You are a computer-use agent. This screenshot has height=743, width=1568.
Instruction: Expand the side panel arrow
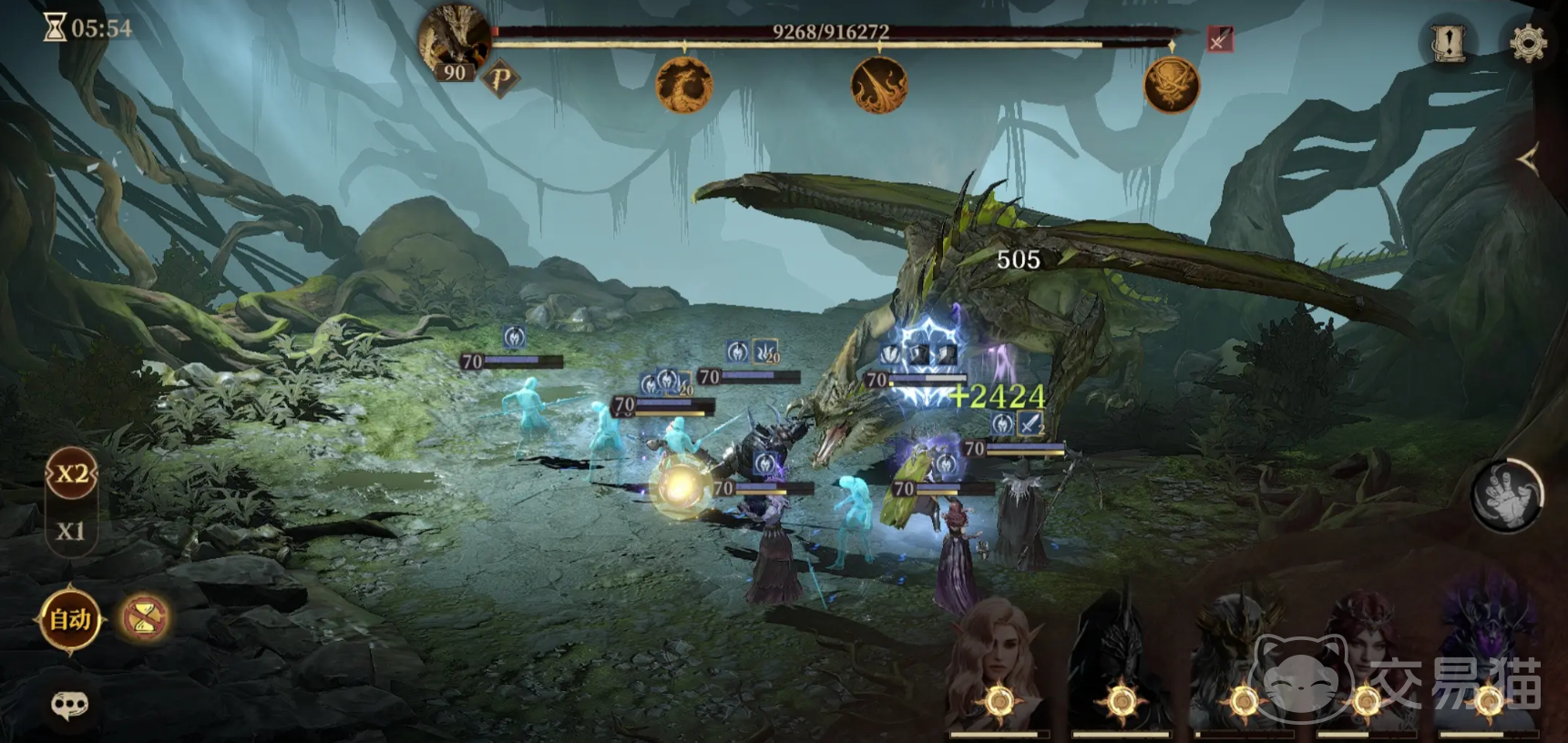click(x=1529, y=160)
